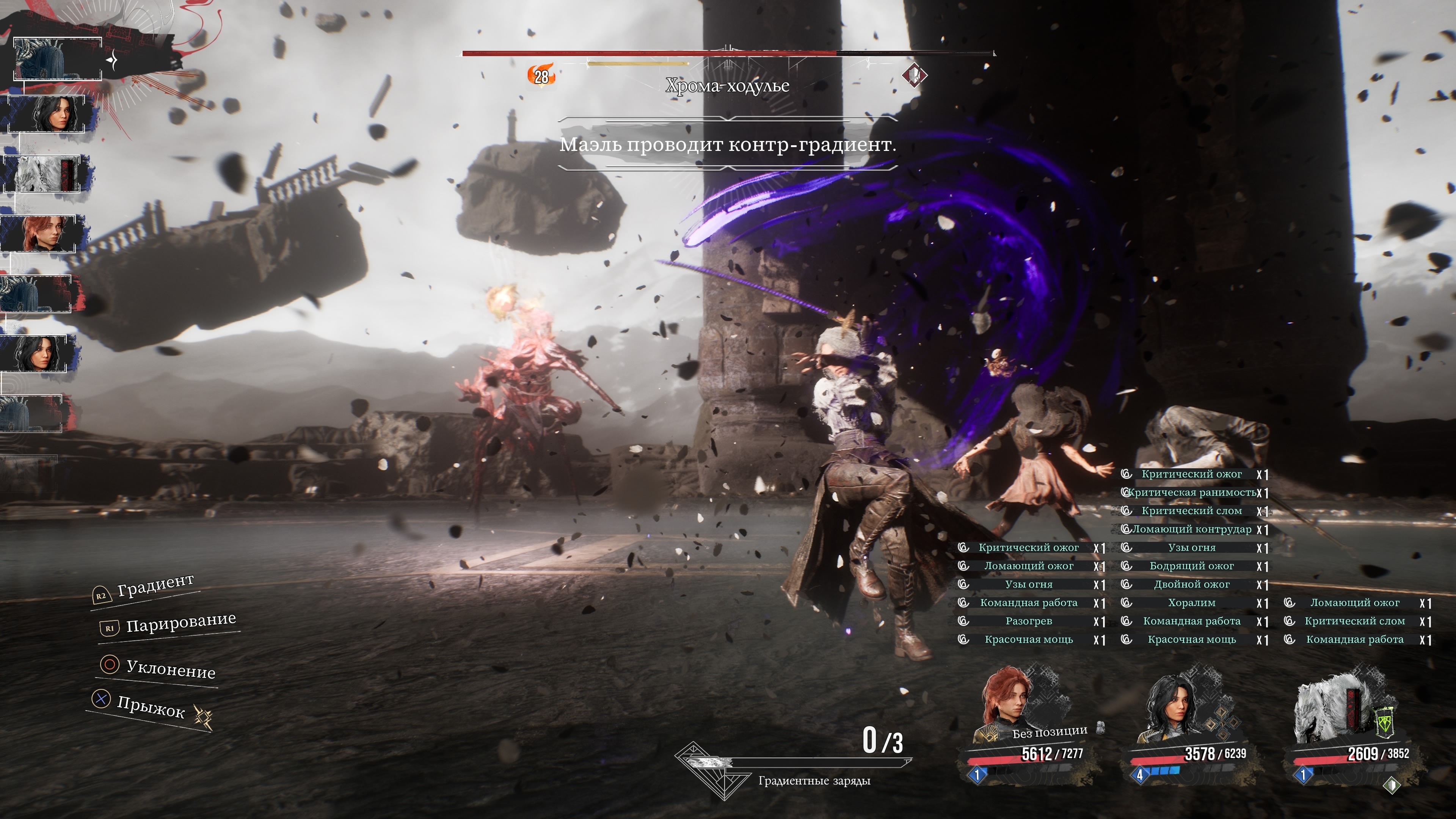Inspect the diamond shield icon by boss bar
The image size is (1456, 819).
[914, 75]
